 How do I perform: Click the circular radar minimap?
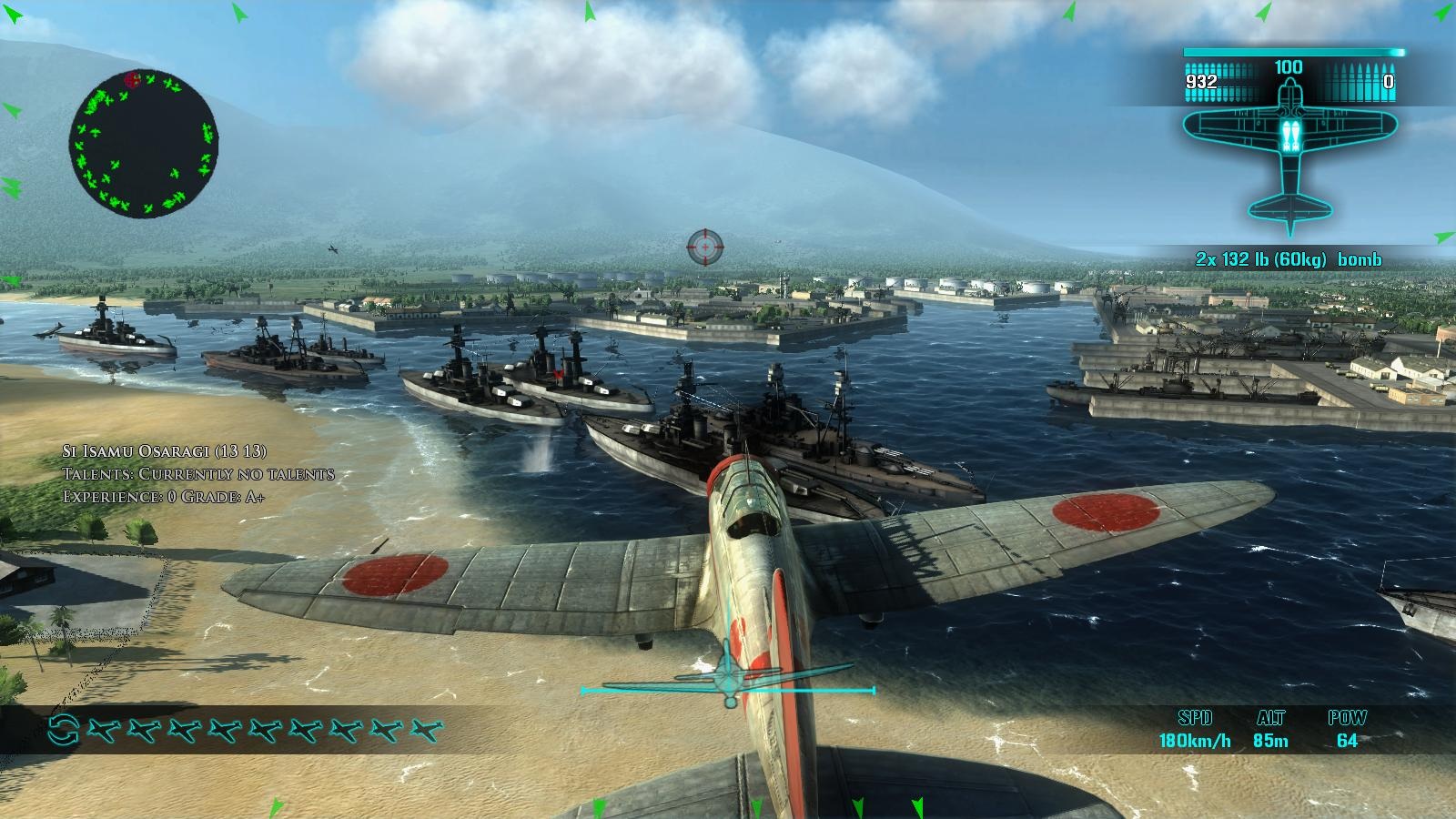point(143,146)
